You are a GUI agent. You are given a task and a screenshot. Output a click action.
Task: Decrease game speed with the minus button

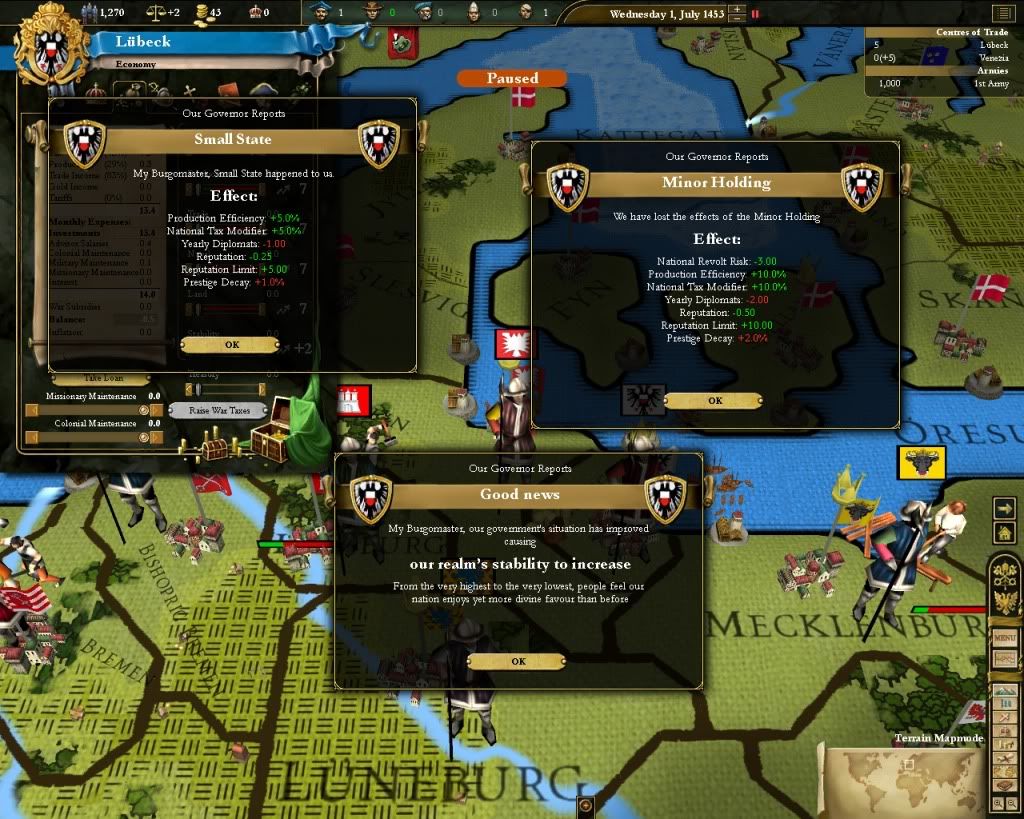[x=737, y=19]
